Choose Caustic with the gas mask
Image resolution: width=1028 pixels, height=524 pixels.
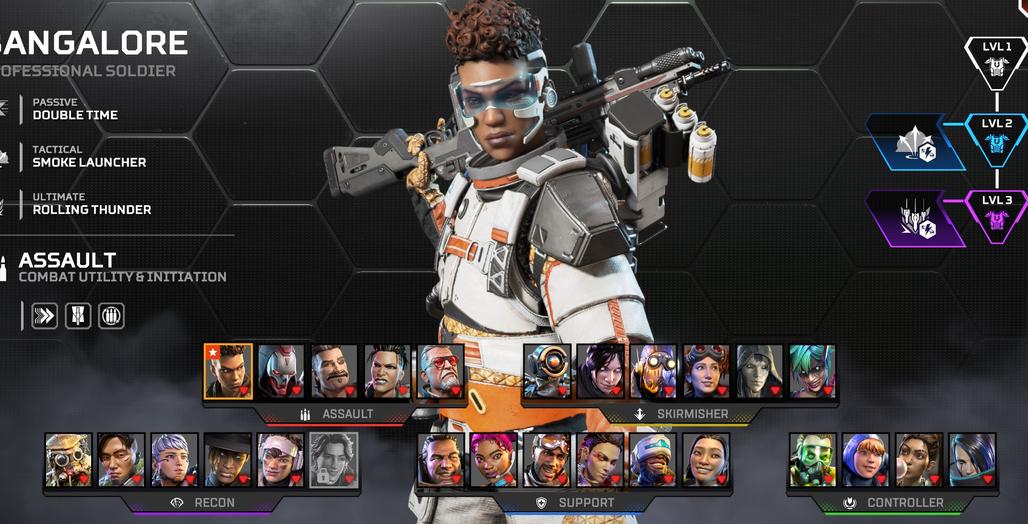(x=812, y=459)
